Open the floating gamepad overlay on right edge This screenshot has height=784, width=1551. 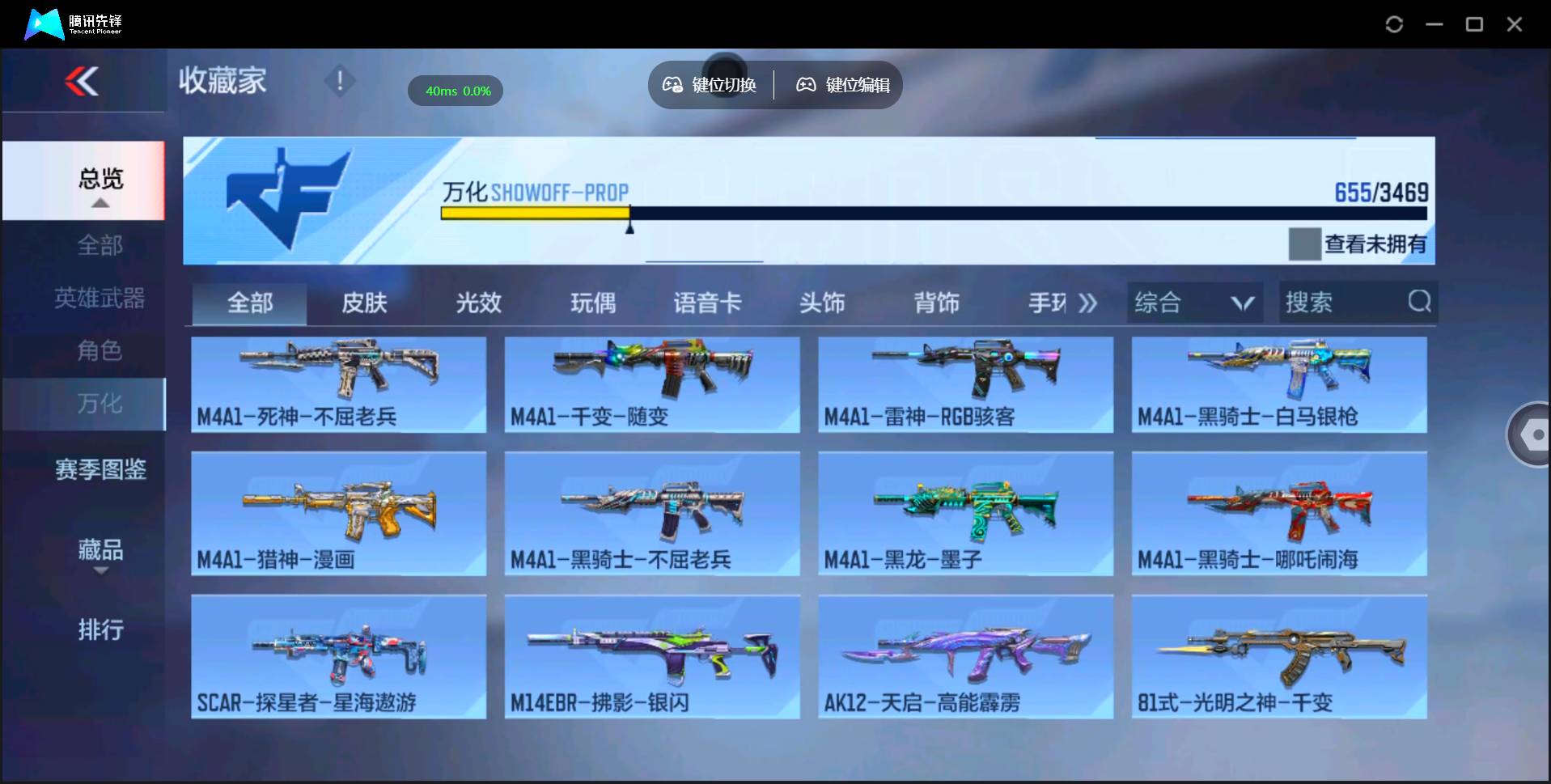(x=1532, y=434)
